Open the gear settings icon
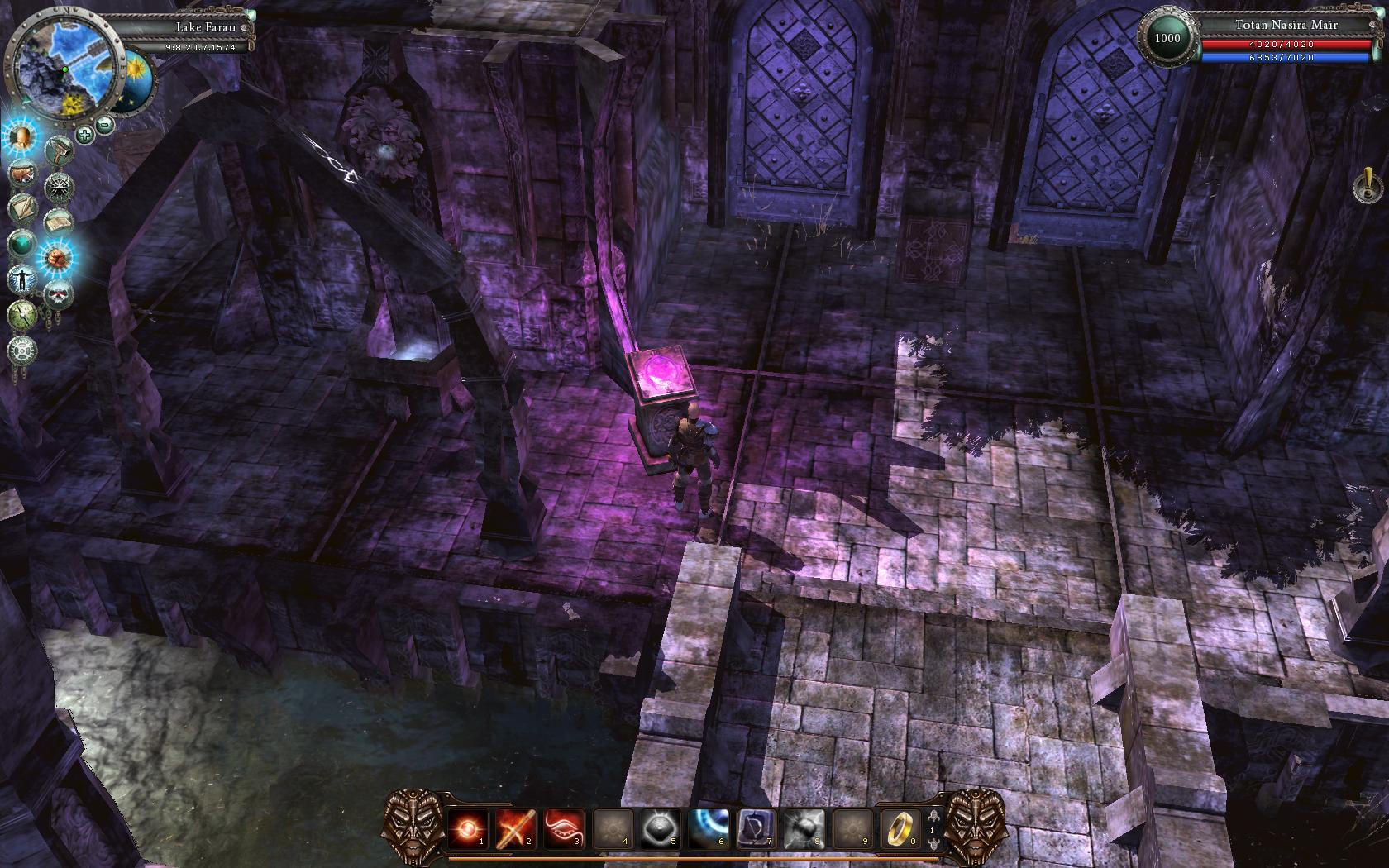1389x868 pixels. 21,351
